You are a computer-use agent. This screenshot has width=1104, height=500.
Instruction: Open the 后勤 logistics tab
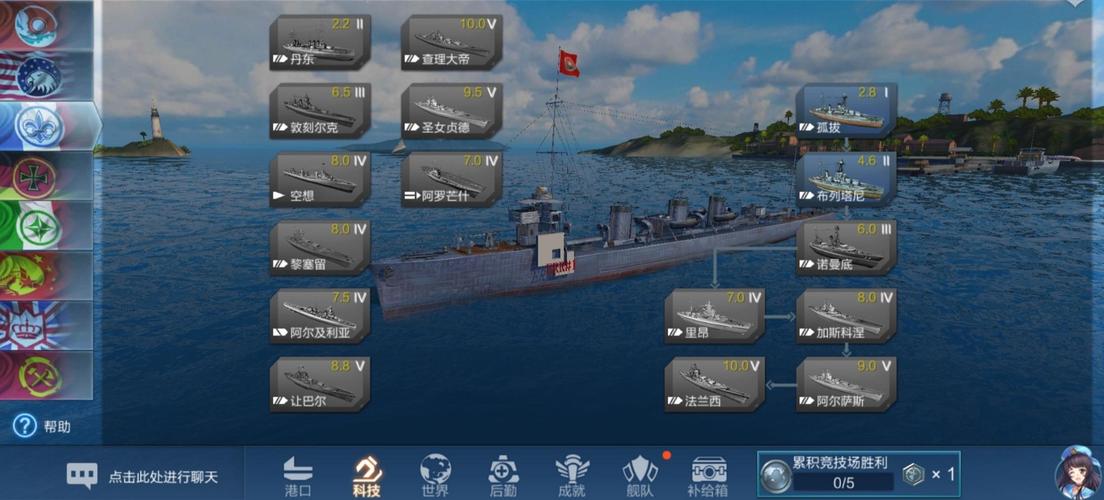(503, 475)
